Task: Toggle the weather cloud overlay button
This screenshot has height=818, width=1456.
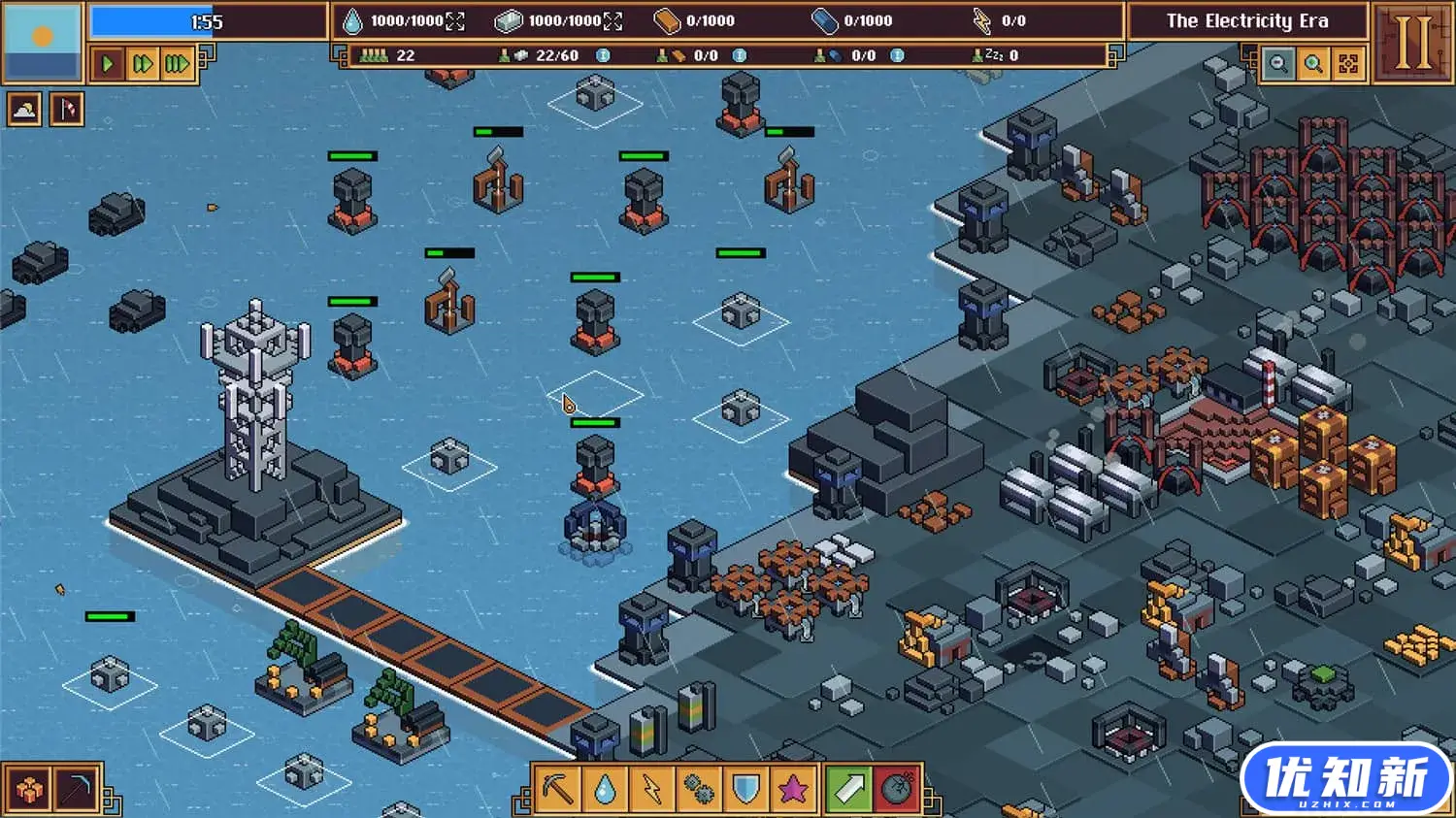Action: 24,110
